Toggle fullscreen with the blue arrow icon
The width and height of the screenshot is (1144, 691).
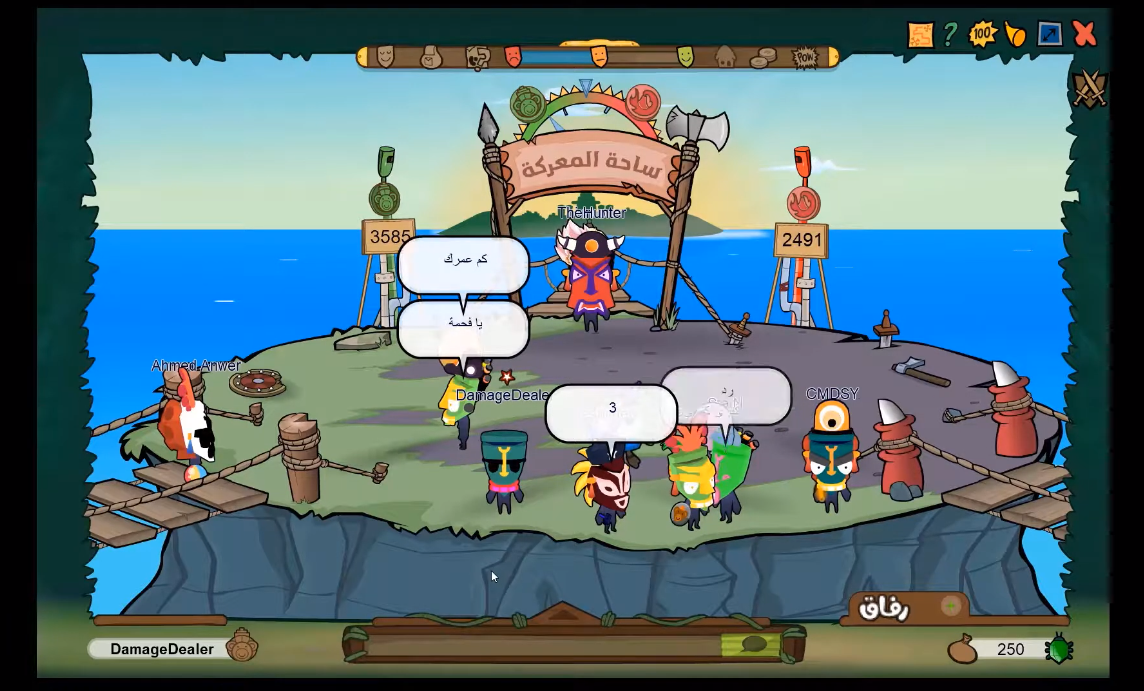[x=1050, y=34]
